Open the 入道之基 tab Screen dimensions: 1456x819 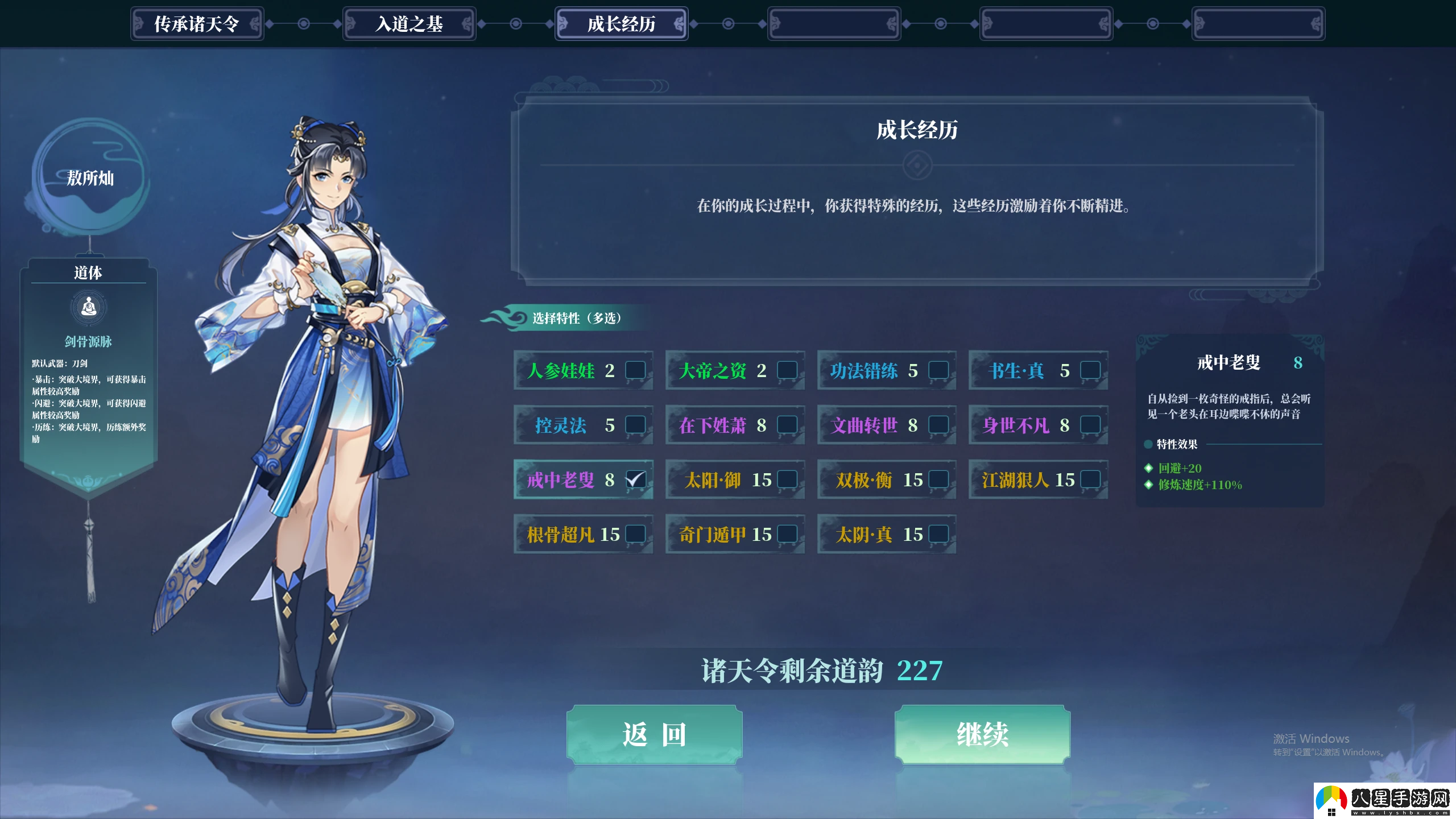pyautogui.click(x=409, y=23)
